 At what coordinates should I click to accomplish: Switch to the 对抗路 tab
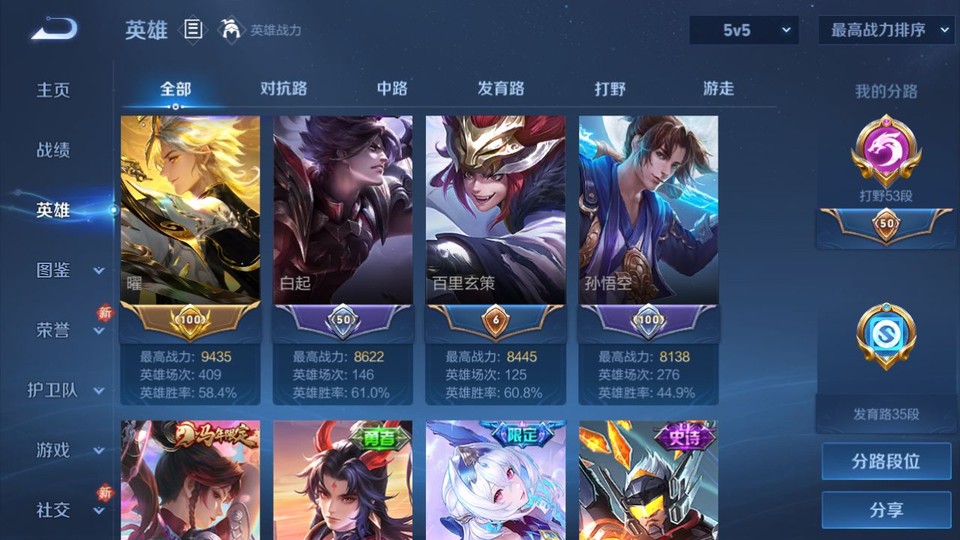283,88
